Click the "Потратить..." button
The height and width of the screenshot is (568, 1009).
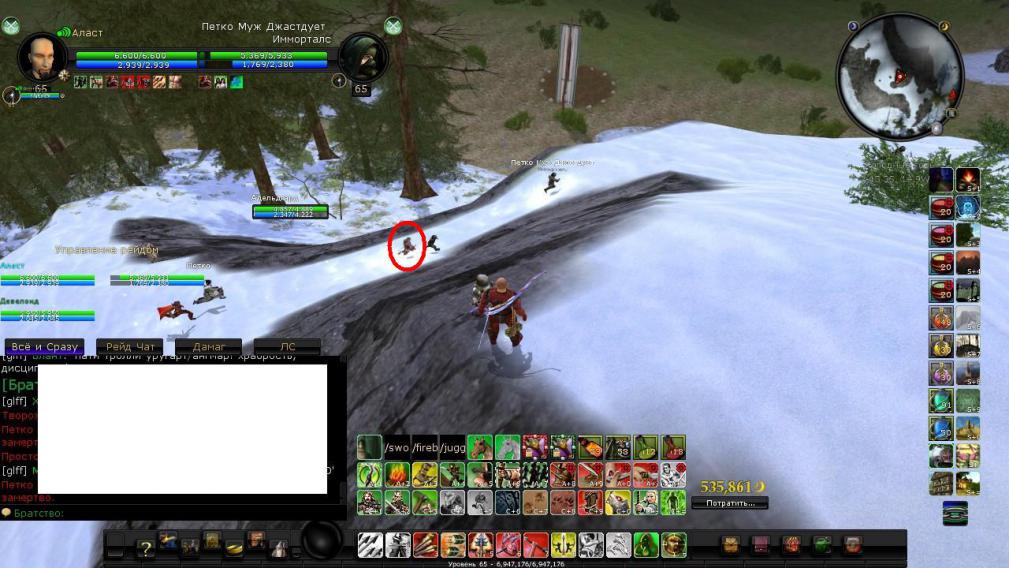[x=729, y=503]
